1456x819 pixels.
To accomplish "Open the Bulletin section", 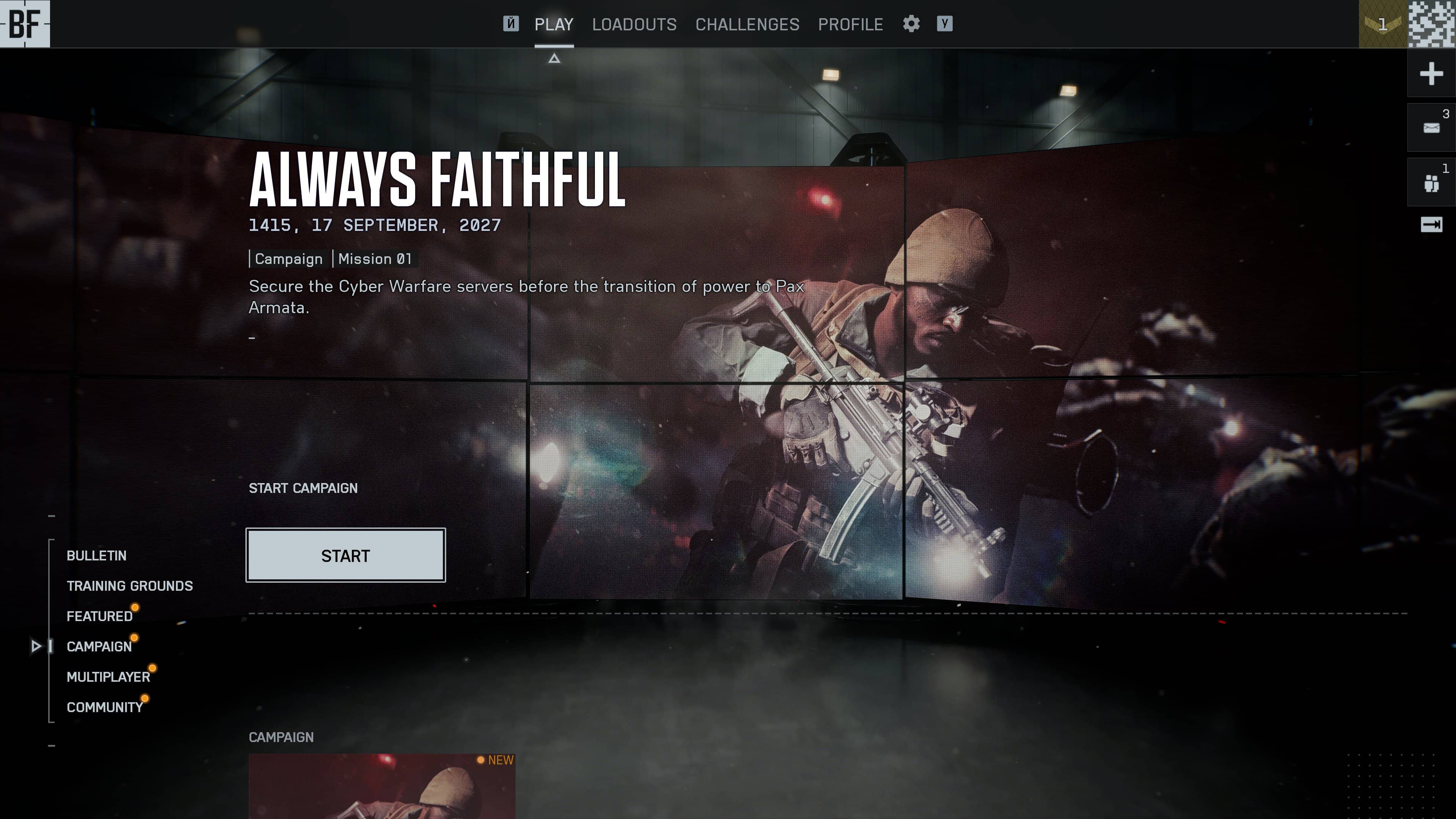I will (97, 555).
